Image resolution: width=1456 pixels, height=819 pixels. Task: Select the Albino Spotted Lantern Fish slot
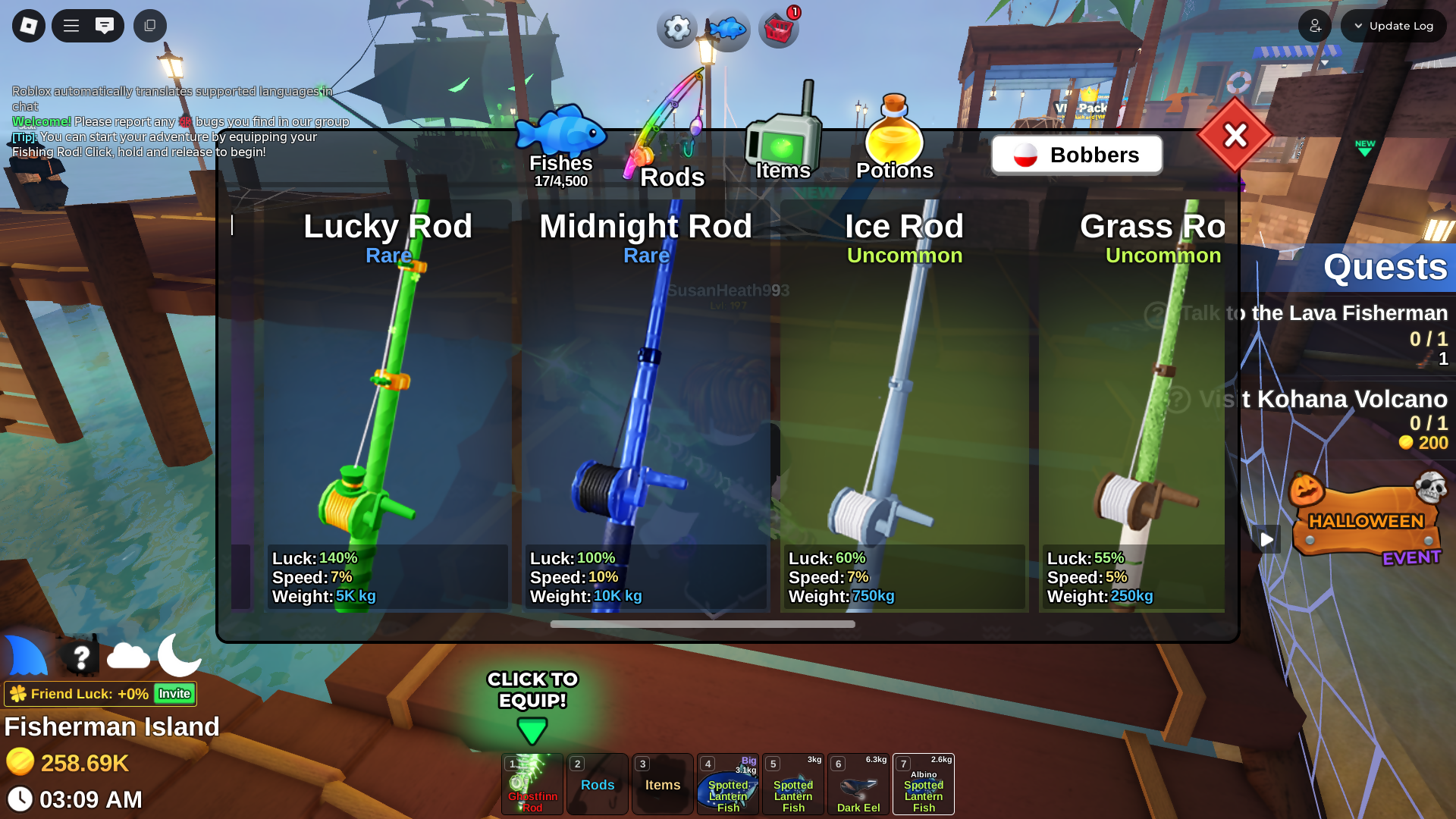coord(924,784)
